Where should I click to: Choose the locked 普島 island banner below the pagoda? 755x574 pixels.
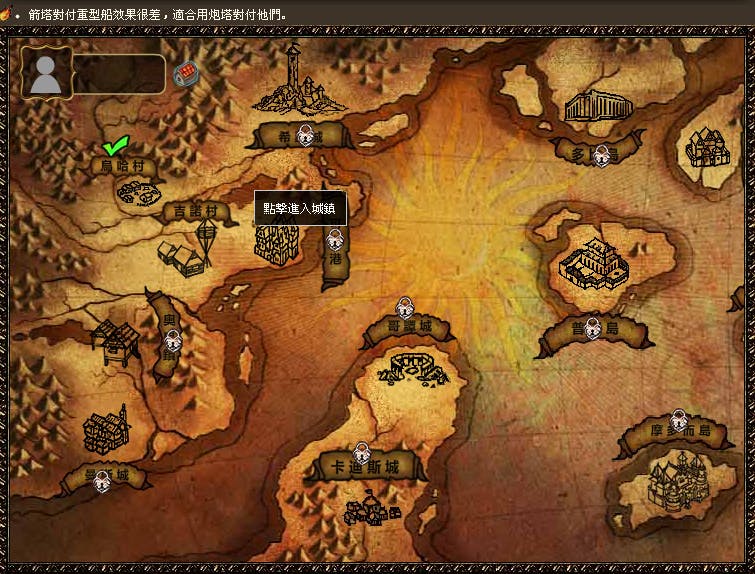[x=592, y=329]
